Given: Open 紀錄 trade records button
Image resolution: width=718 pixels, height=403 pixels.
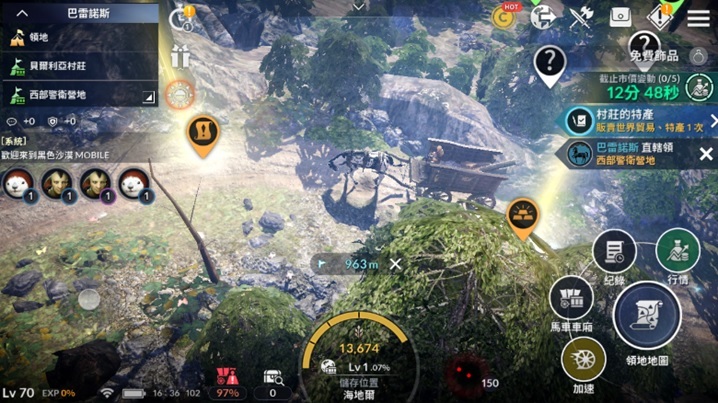Looking at the screenshot, I should pyautogui.click(x=614, y=250).
